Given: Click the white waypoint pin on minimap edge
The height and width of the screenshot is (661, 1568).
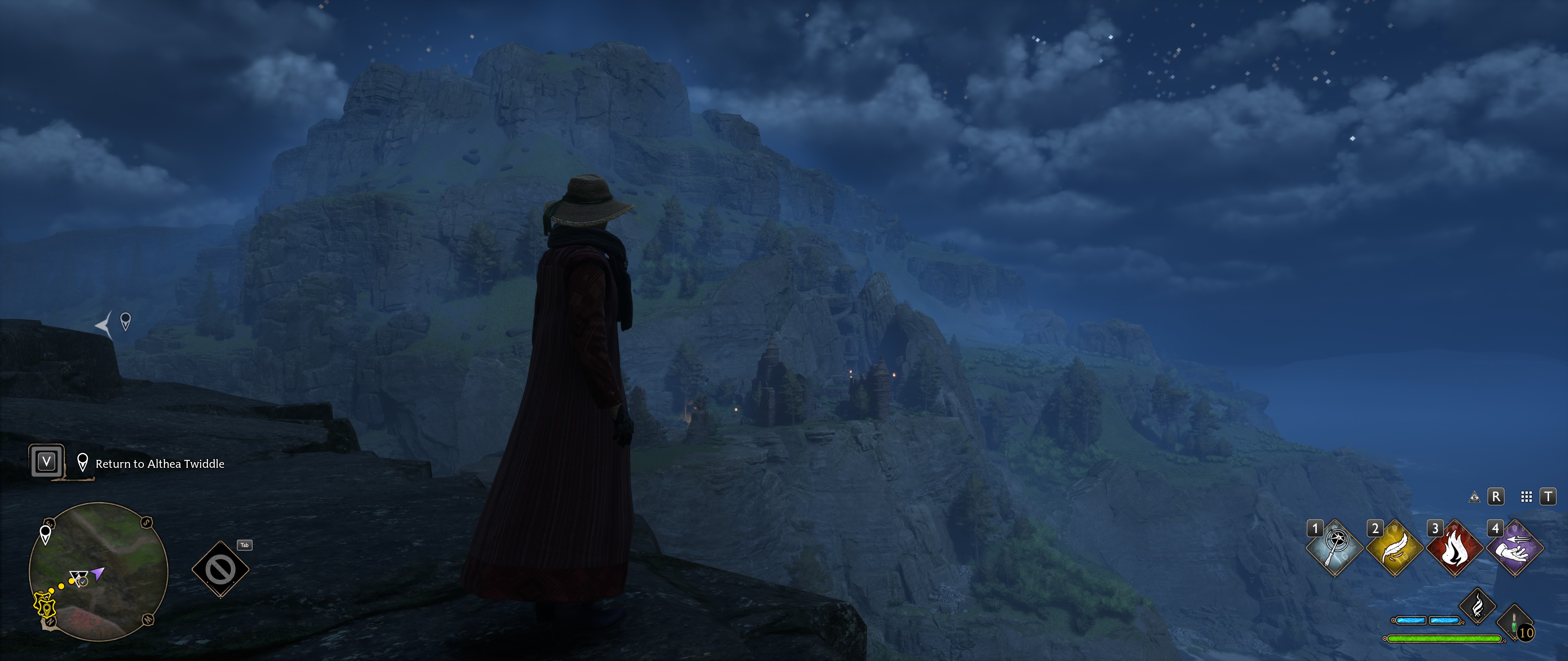Looking at the screenshot, I should coord(46,534).
